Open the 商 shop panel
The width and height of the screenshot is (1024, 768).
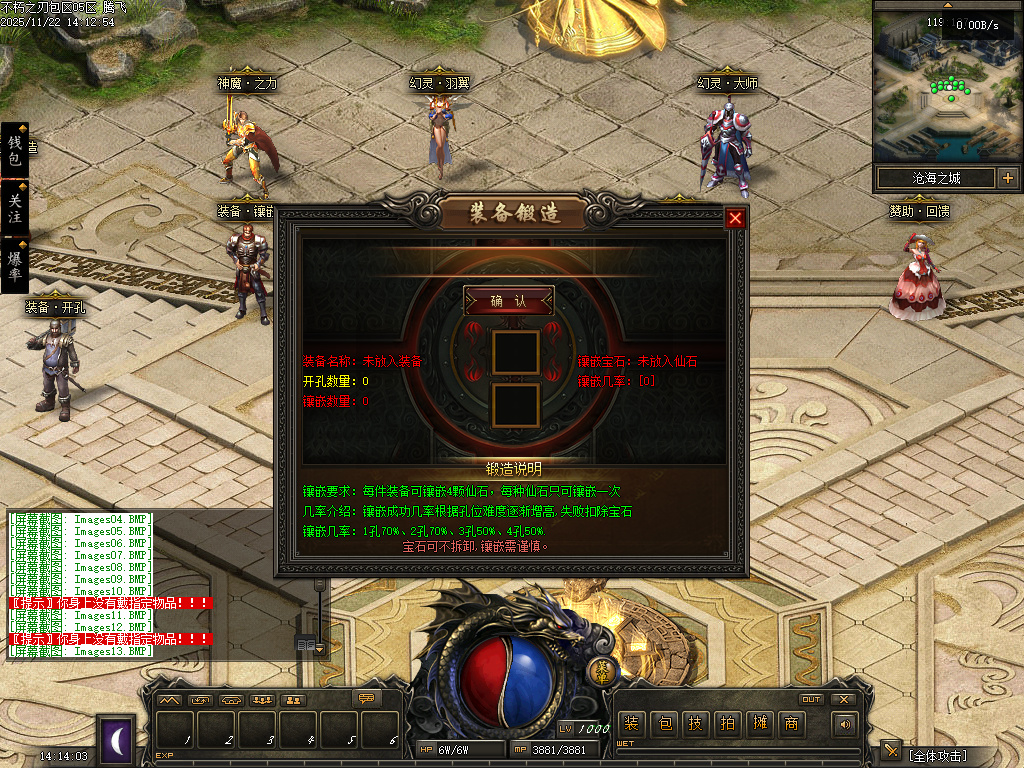click(x=791, y=724)
